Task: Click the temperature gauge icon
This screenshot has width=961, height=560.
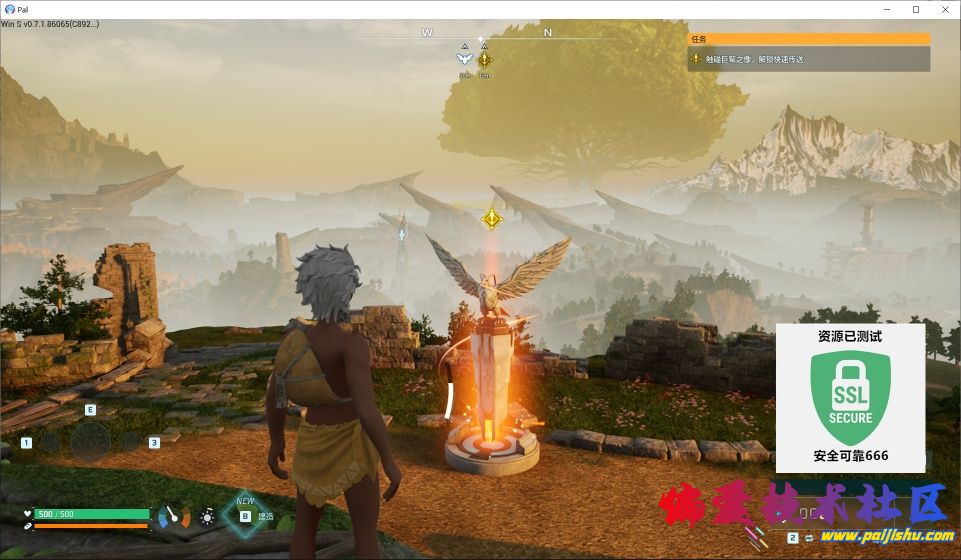Action: (174, 516)
